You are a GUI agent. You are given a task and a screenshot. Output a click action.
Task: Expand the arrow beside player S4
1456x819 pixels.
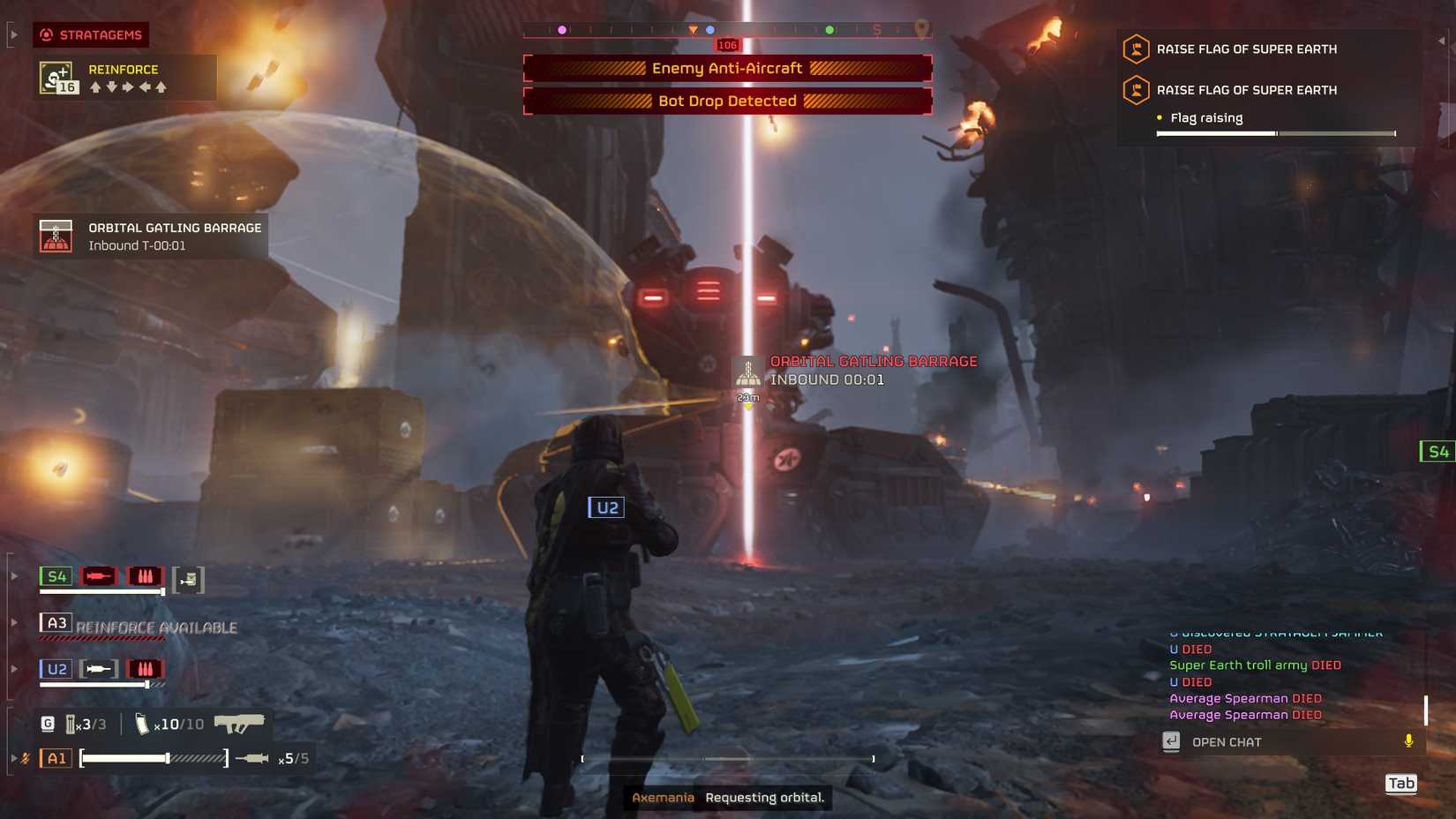pyautogui.click(x=12, y=575)
